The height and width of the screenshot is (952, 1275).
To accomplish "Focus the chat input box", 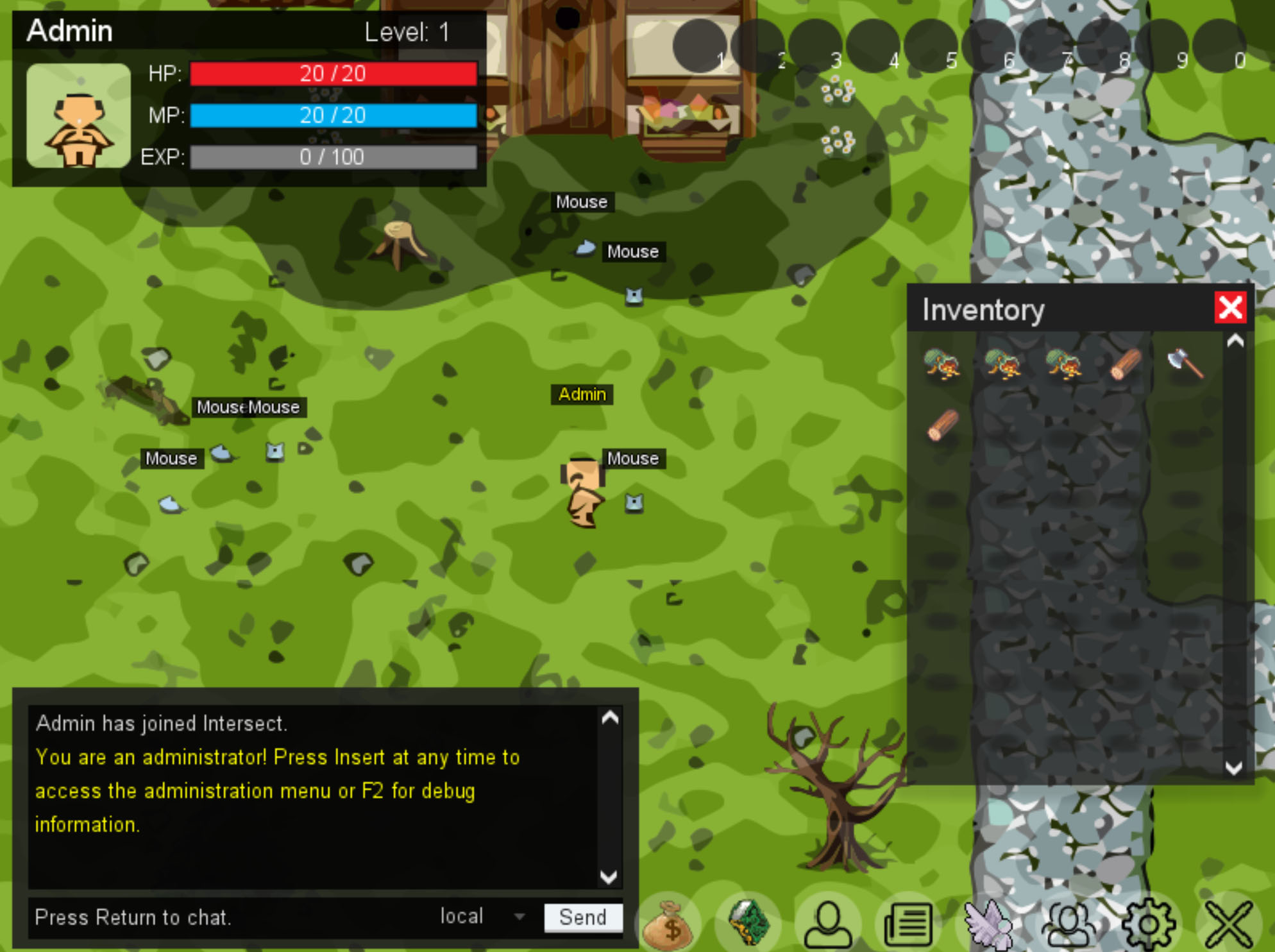I will tap(224, 917).
